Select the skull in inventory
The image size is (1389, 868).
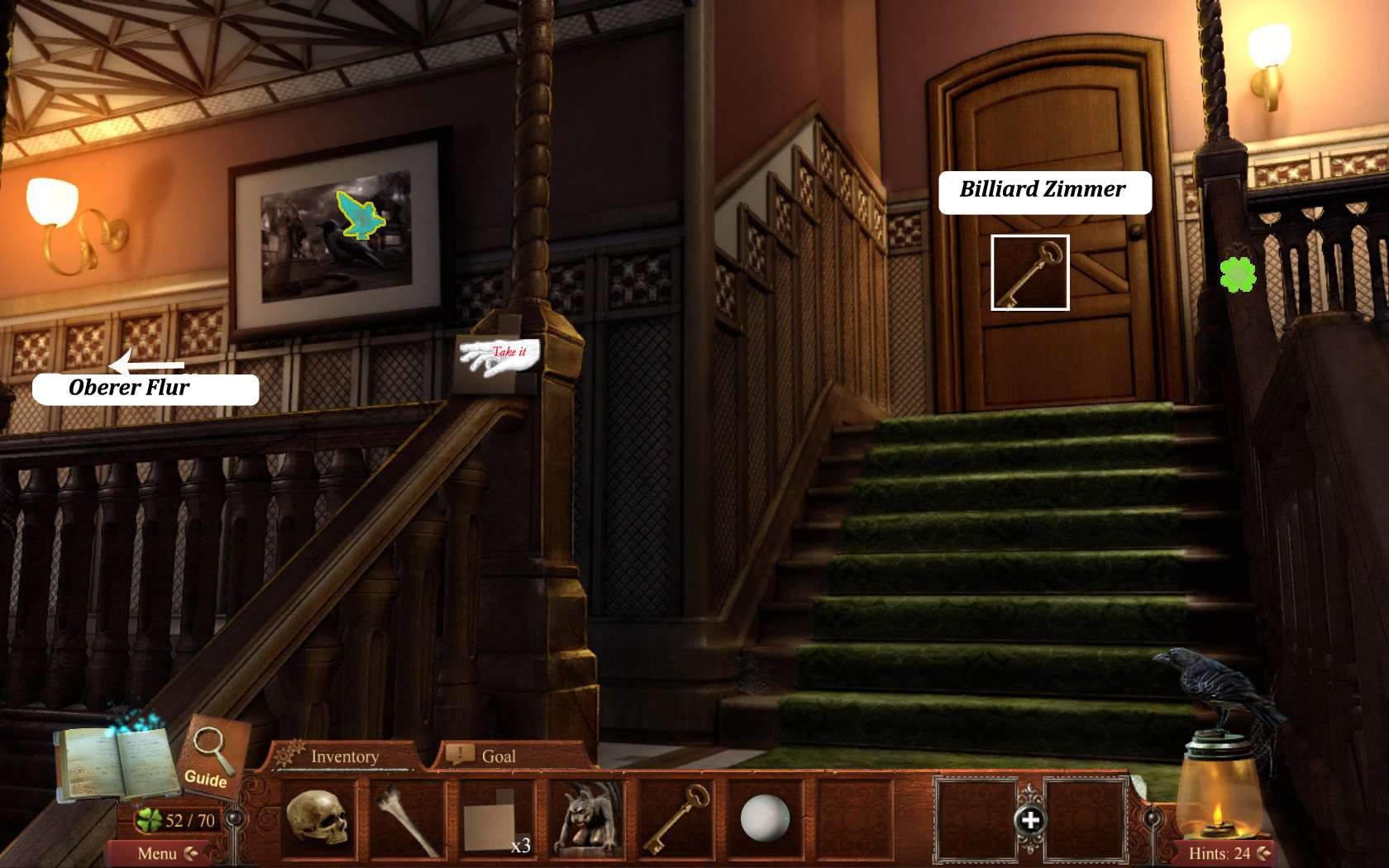coord(318,818)
